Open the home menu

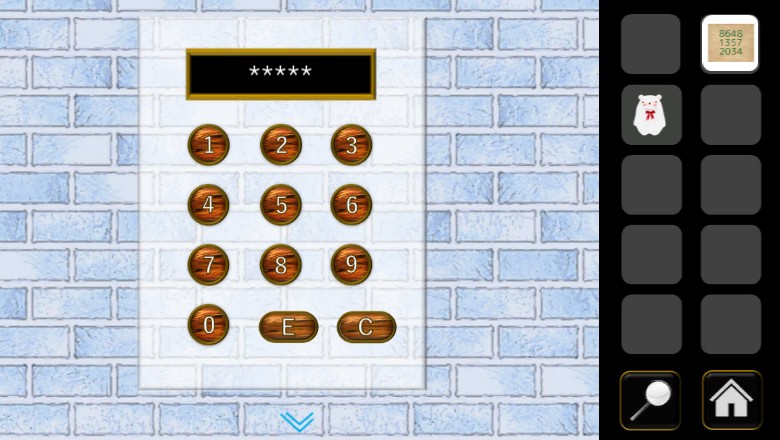(731, 400)
